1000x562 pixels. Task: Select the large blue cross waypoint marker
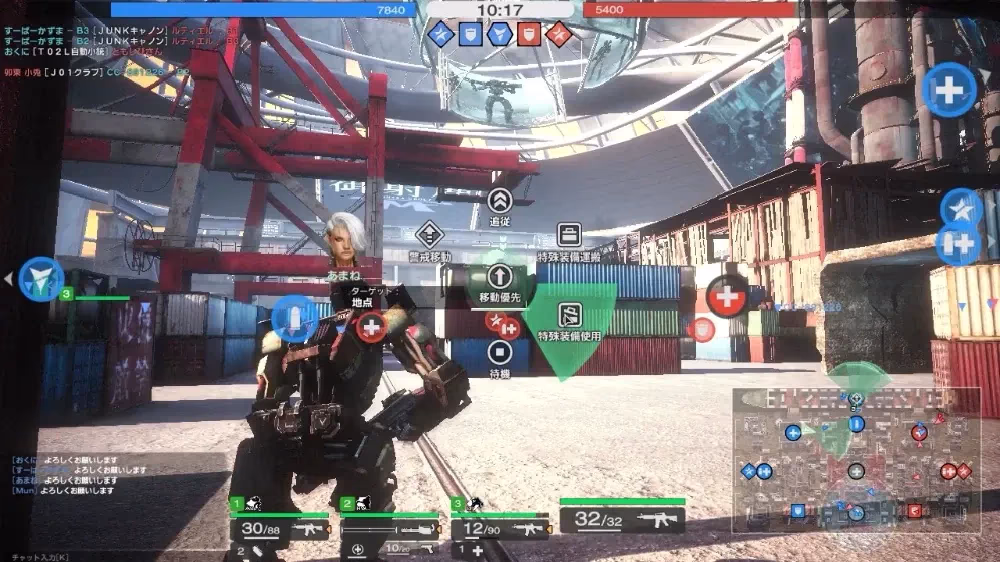click(949, 90)
